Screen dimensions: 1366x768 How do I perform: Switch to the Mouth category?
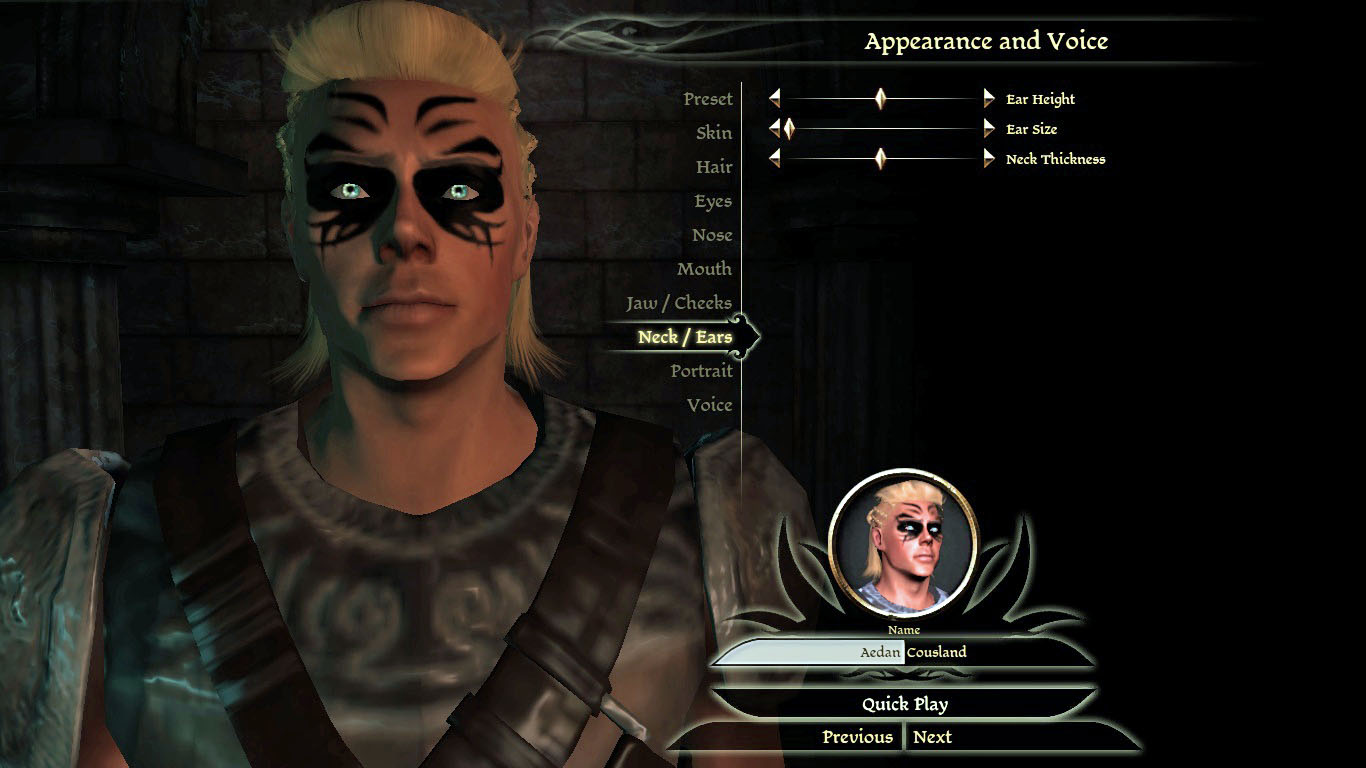[703, 269]
